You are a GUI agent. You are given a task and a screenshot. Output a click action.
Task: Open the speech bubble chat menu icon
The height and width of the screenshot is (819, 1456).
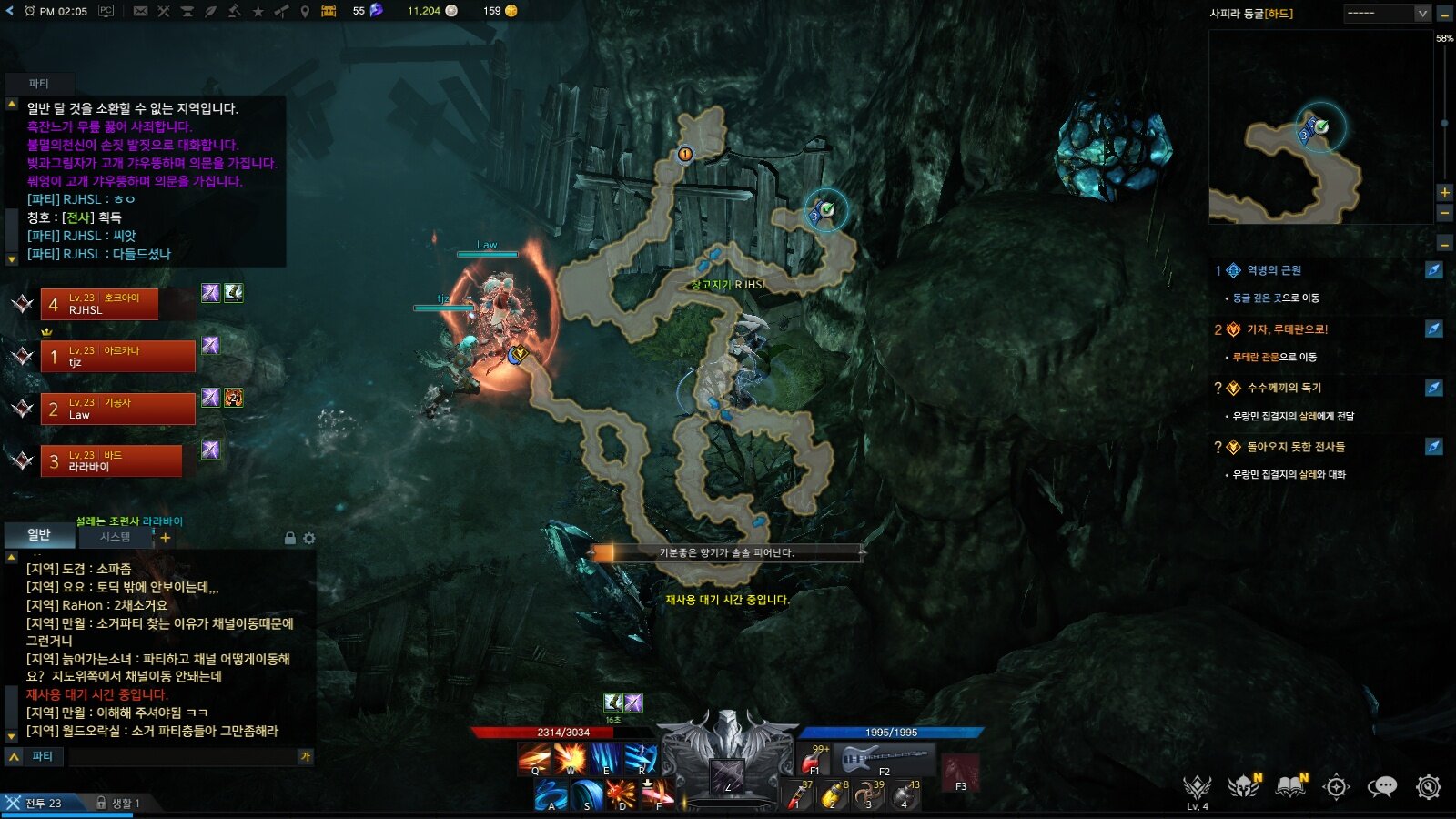point(1382,786)
